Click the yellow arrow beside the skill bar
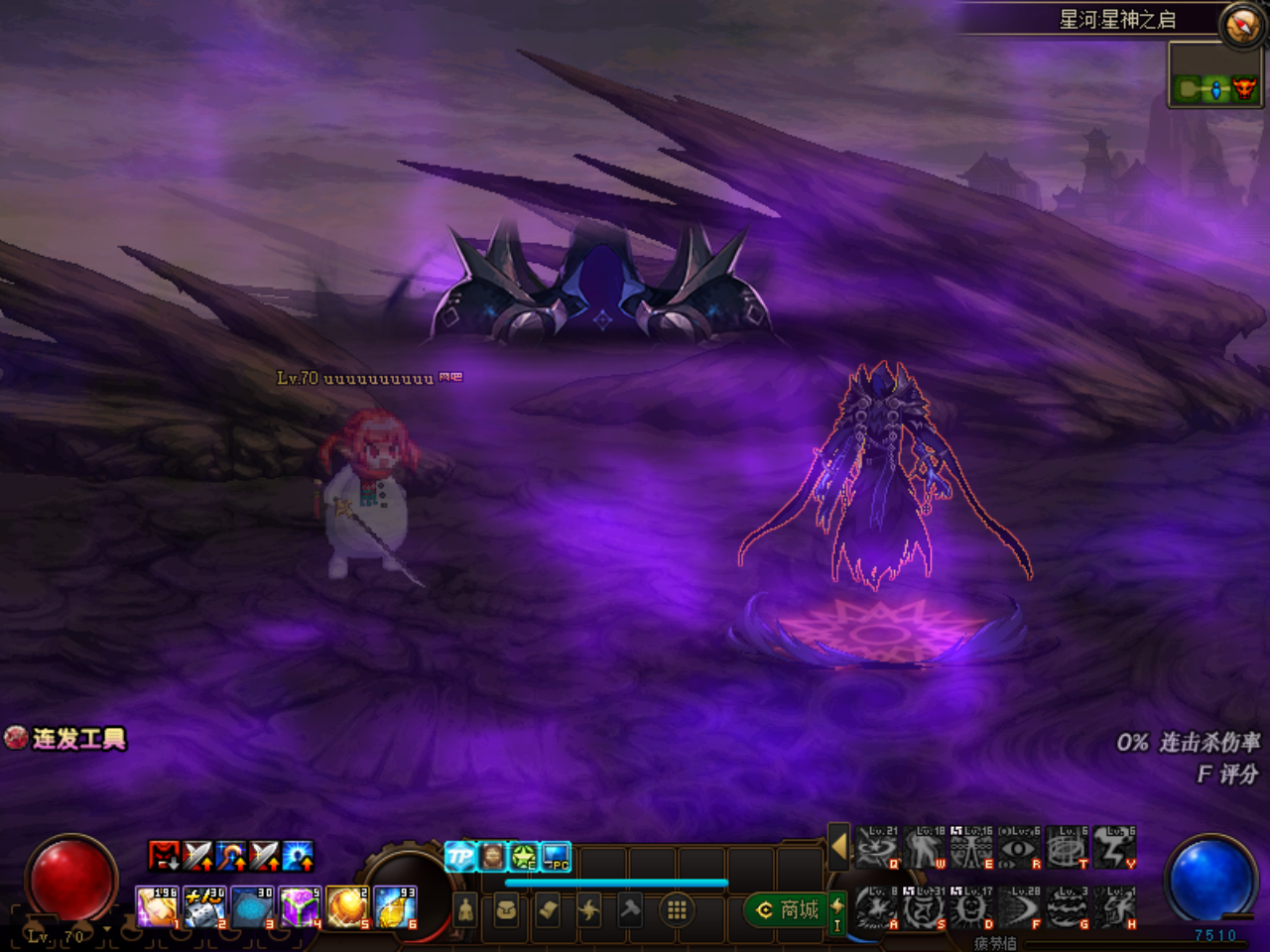 (839, 847)
